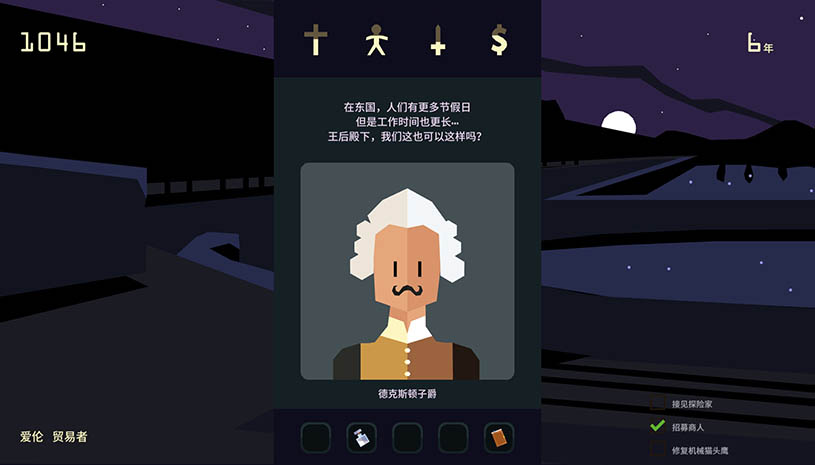The width and height of the screenshot is (815, 465).
Task: Select the perfume bottle inventory item
Action: (361, 437)
